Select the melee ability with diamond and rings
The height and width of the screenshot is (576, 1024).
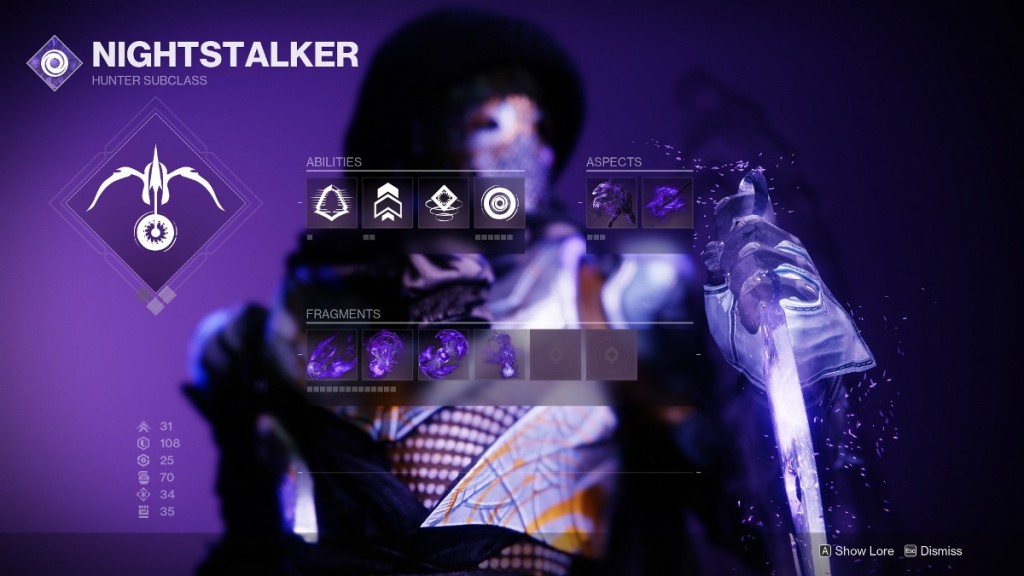point(443,203)
